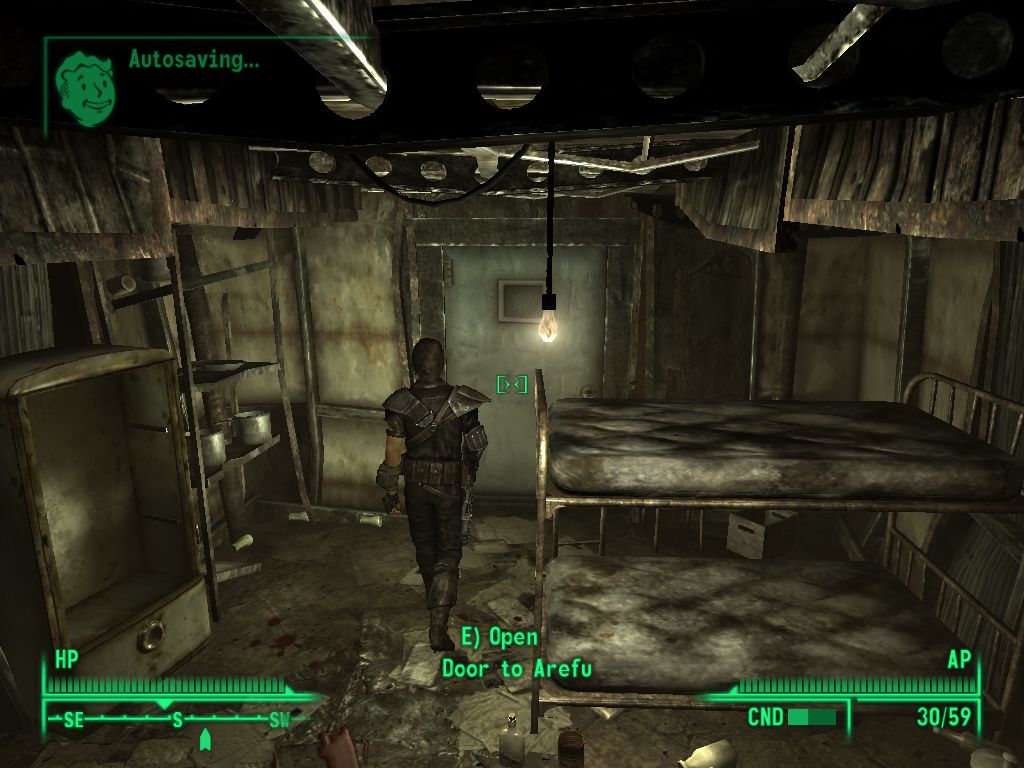Select the quest marker arrow below the compass

(205, 739)
